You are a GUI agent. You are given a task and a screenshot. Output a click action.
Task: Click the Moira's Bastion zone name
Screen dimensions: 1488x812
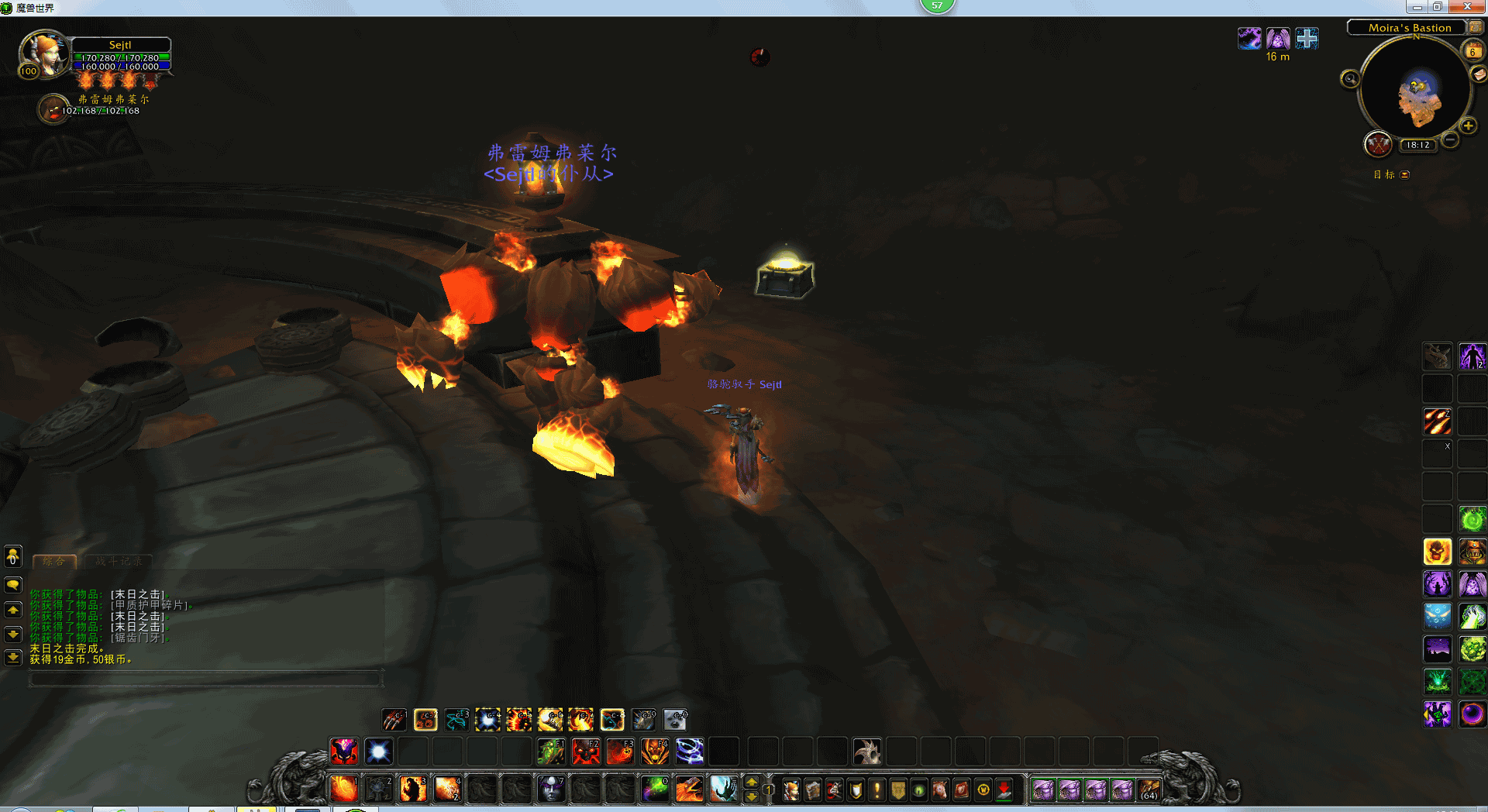point(1409,28)
